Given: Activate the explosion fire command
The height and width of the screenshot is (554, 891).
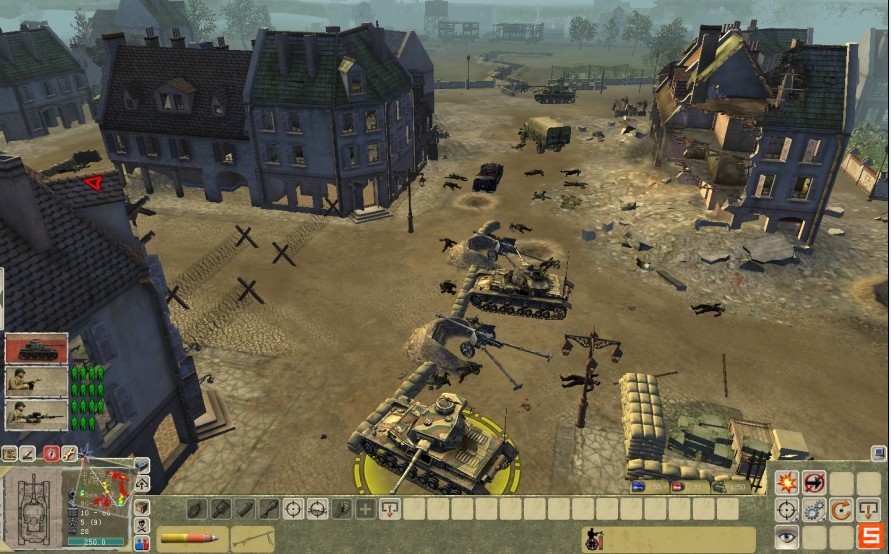Looking at the screenshot, I should point(788,482).
